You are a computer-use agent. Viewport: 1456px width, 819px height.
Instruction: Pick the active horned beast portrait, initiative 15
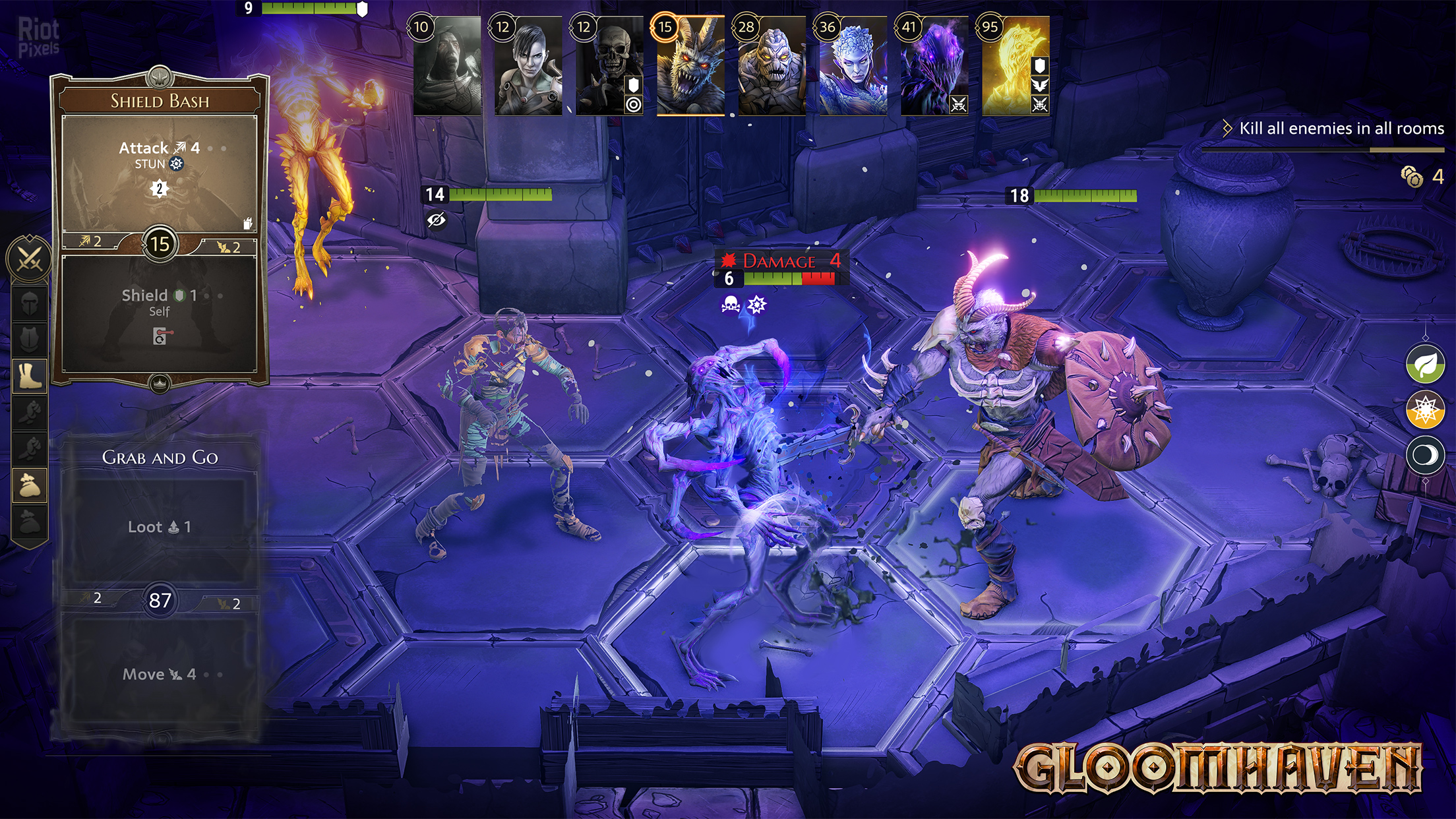pyautogui.click(x=690, y=66)
